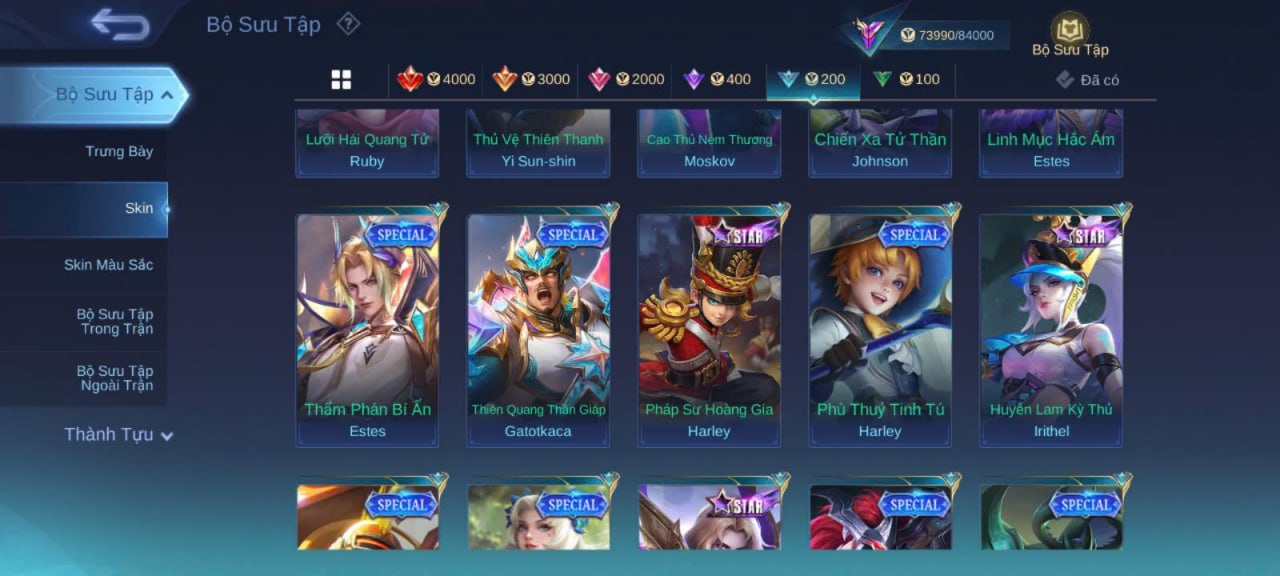Toggle the Đã có owned filter

(1088, 80)
